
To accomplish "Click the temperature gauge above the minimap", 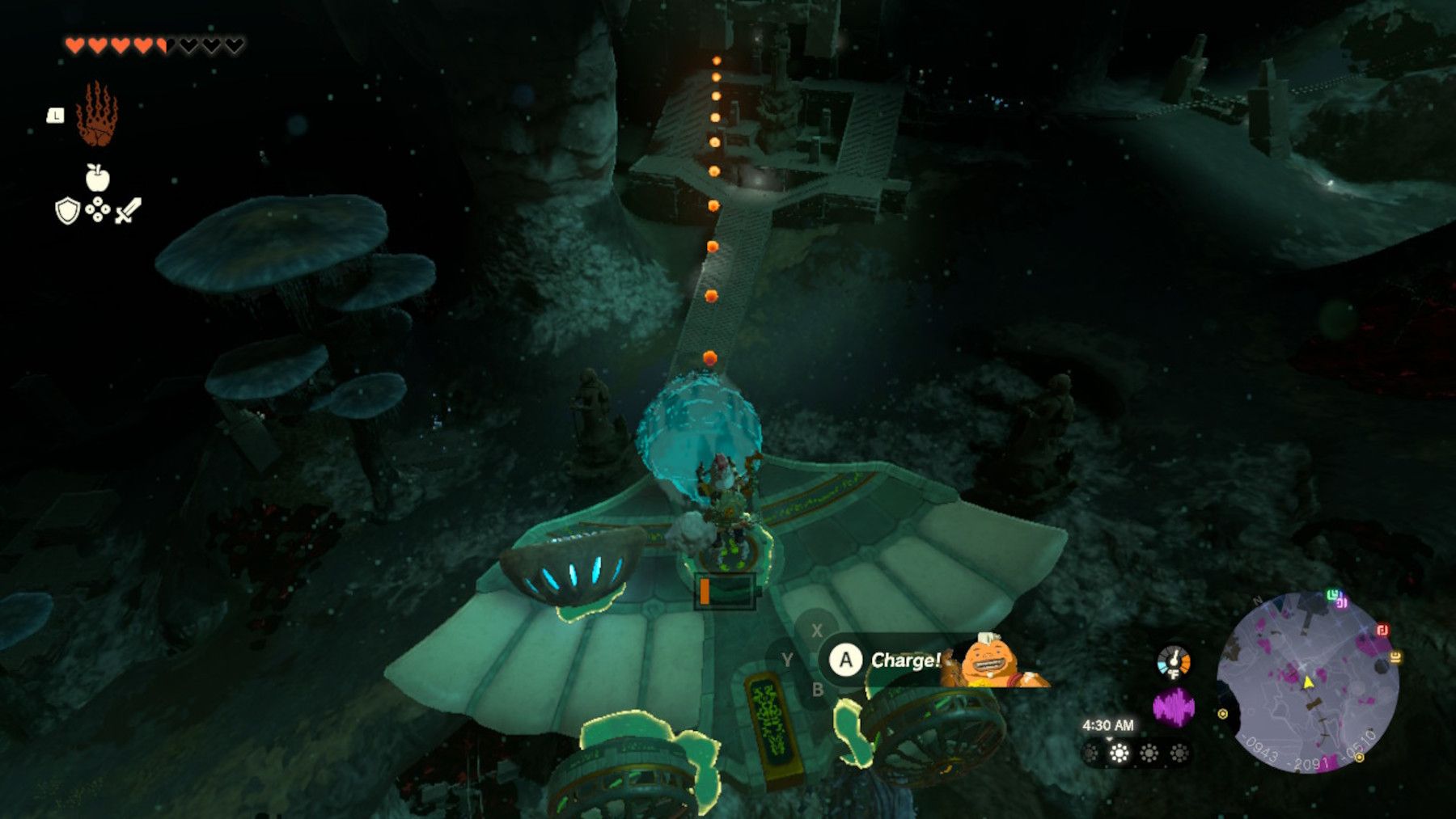I will [x=1174, y=664].
